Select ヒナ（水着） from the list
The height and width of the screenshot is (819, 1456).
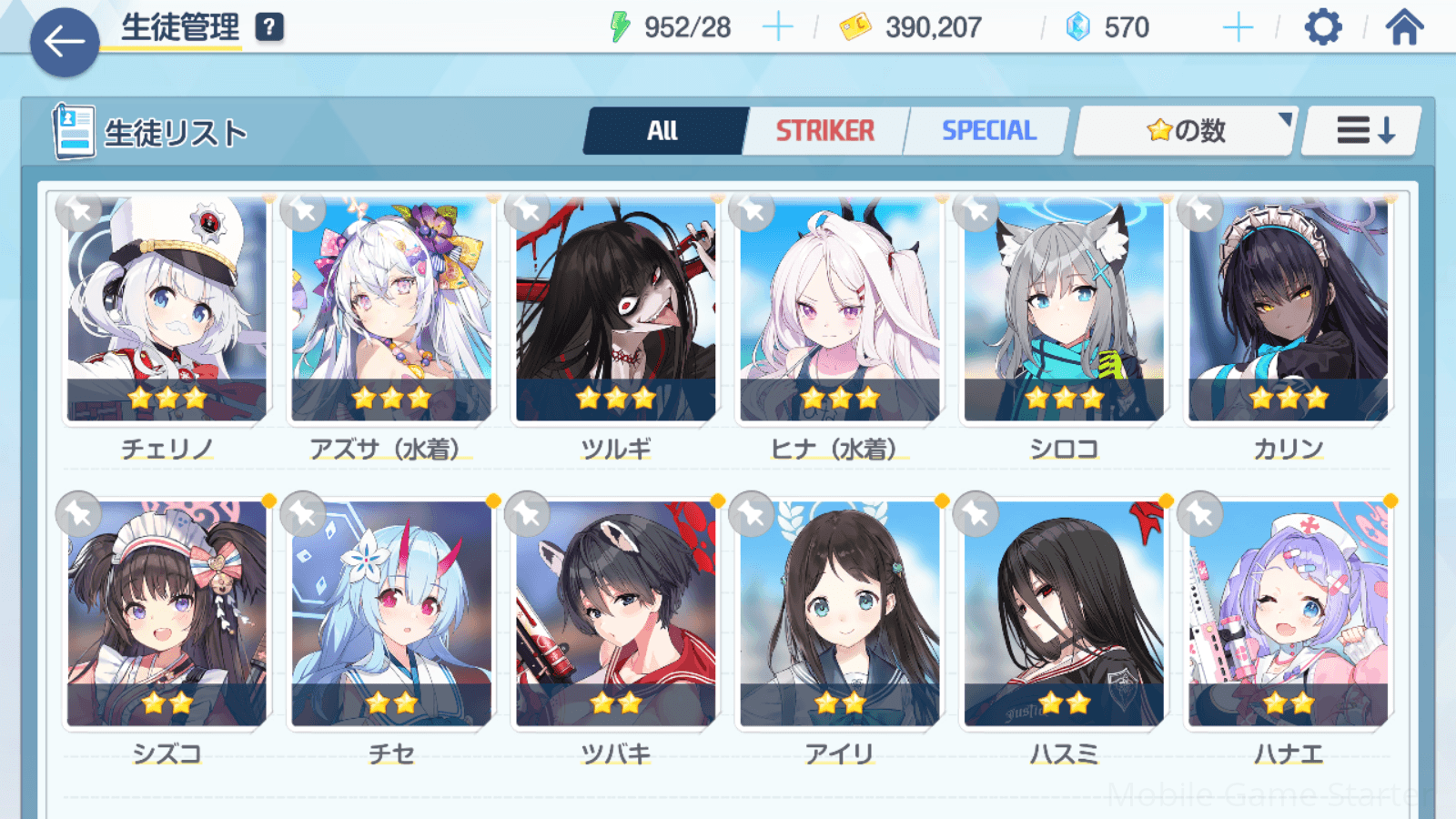click(x=840, y=309)
